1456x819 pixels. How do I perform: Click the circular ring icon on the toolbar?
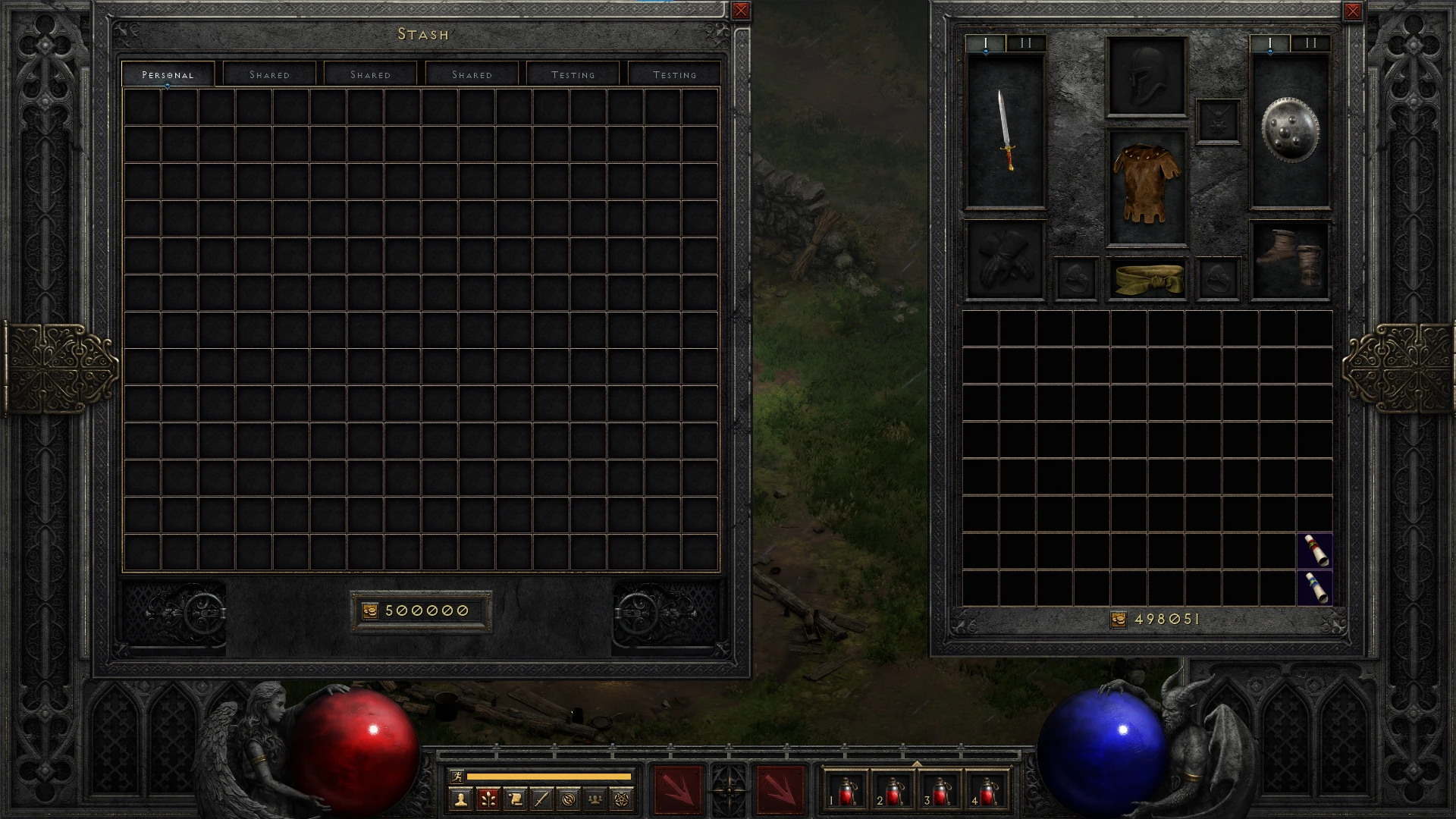pyautogui.click(x=568, y=799)
